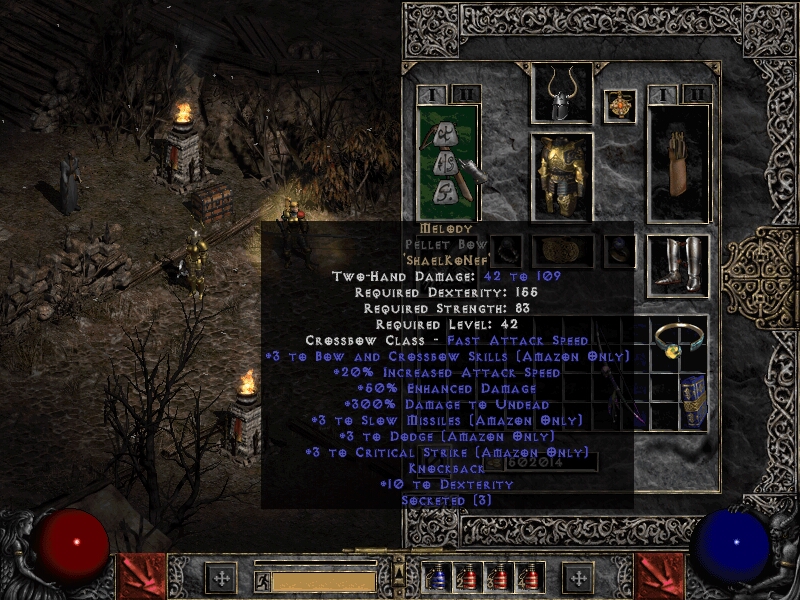The height and width of the screenshot is (600, 800).
Task: Pick up the equipped metal boots
Action: click(x=678, y=266)
